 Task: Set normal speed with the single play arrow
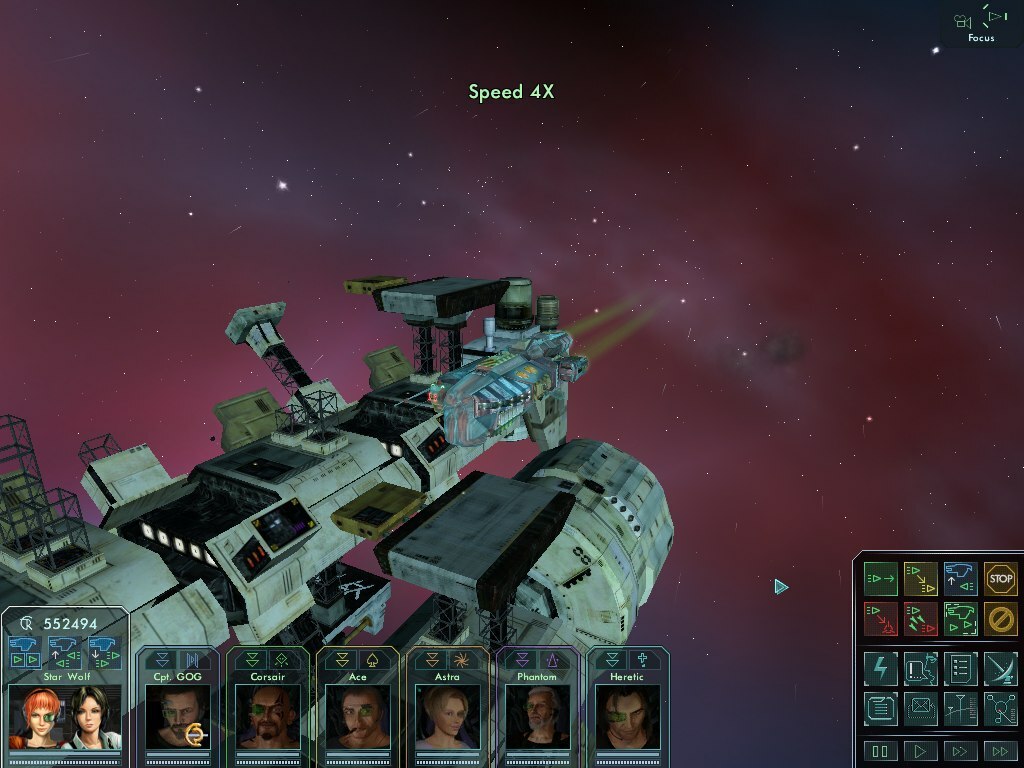click(920, 751)
